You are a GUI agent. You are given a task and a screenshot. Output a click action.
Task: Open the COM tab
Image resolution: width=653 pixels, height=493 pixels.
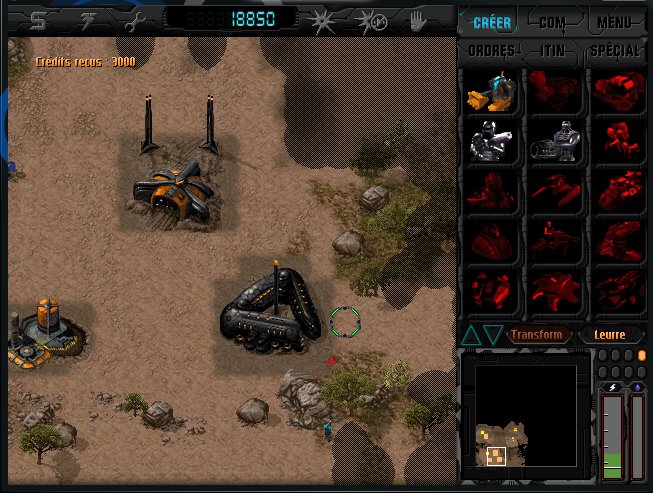pyautogui.click(x=552, y=21)
